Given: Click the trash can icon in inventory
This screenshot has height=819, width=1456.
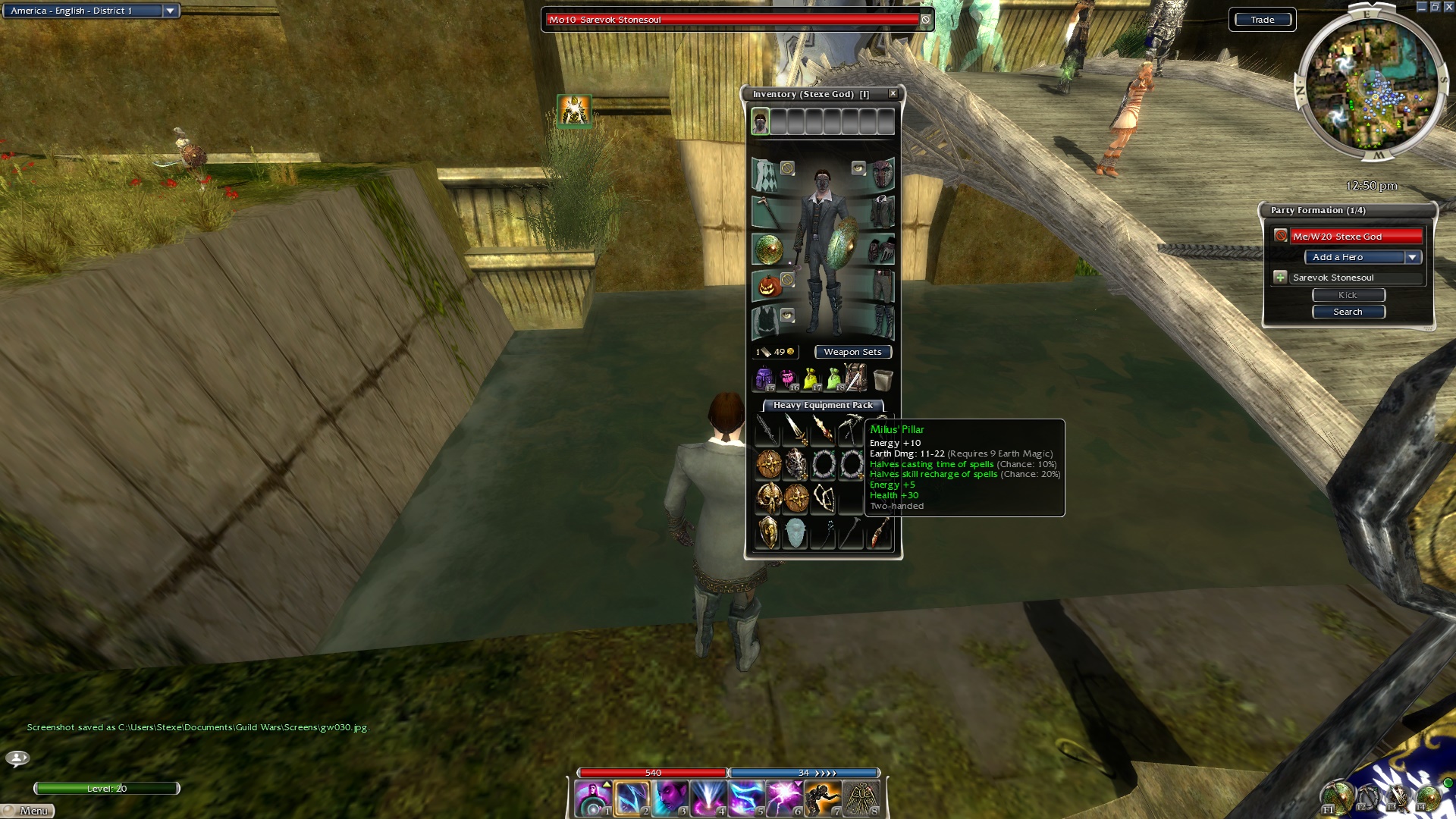Looking at the screenshot, I should pyautogui.click(x=882, y=378).
